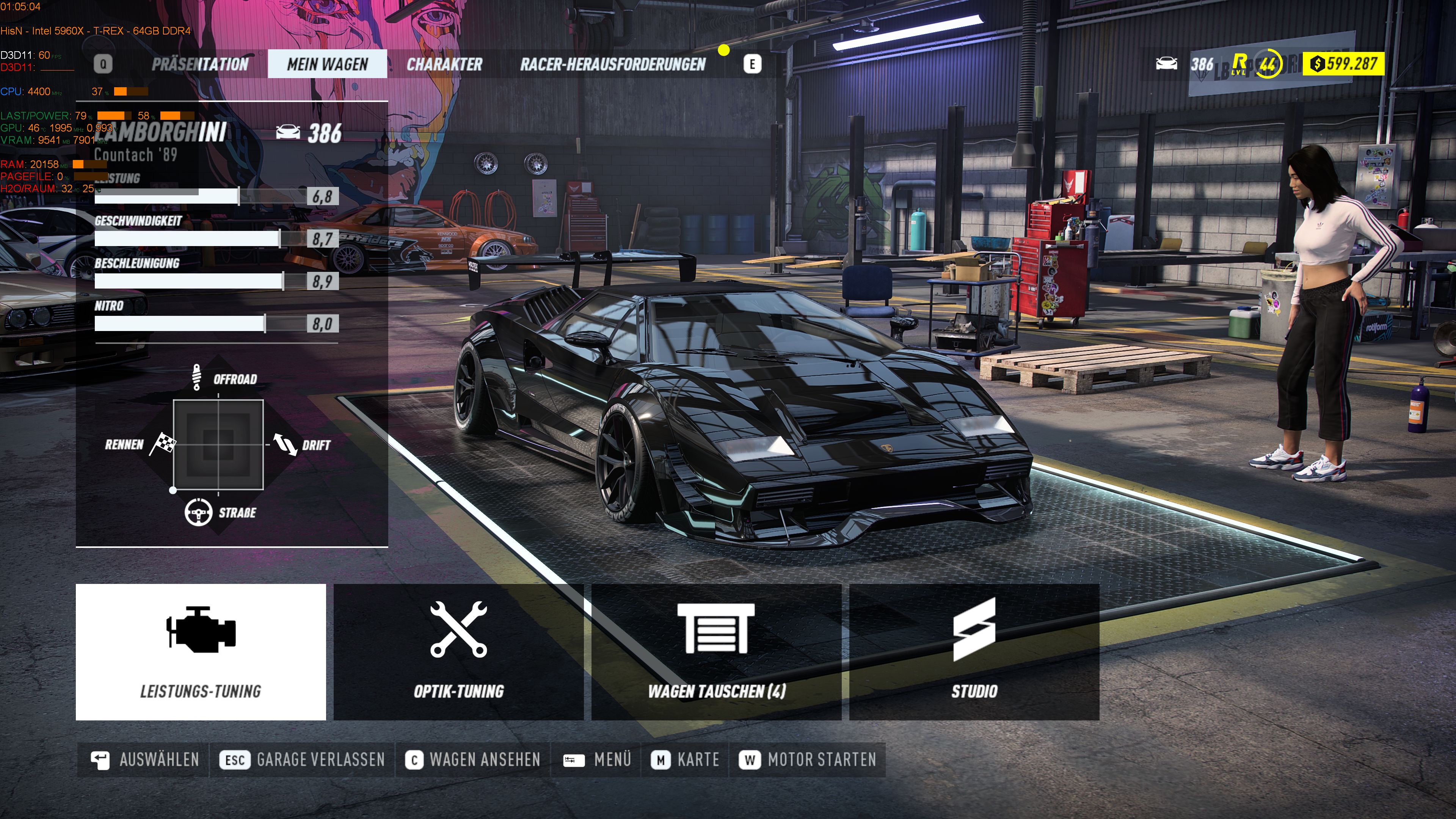Click Auswählen in the bottom bar

pos(145,759)
